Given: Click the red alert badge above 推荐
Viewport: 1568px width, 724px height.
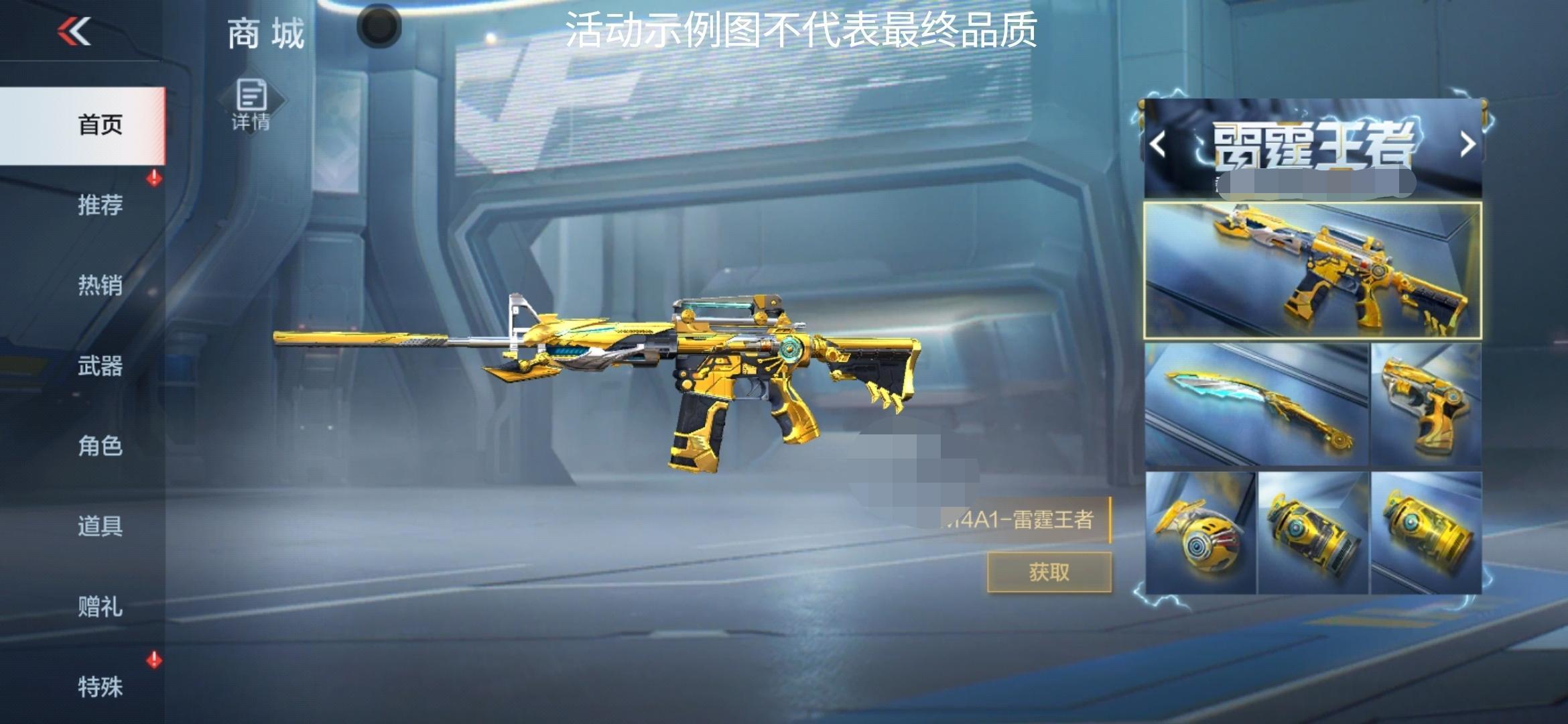Looking at the screenshot, I should pyautogui.click(x=153, y=178).
